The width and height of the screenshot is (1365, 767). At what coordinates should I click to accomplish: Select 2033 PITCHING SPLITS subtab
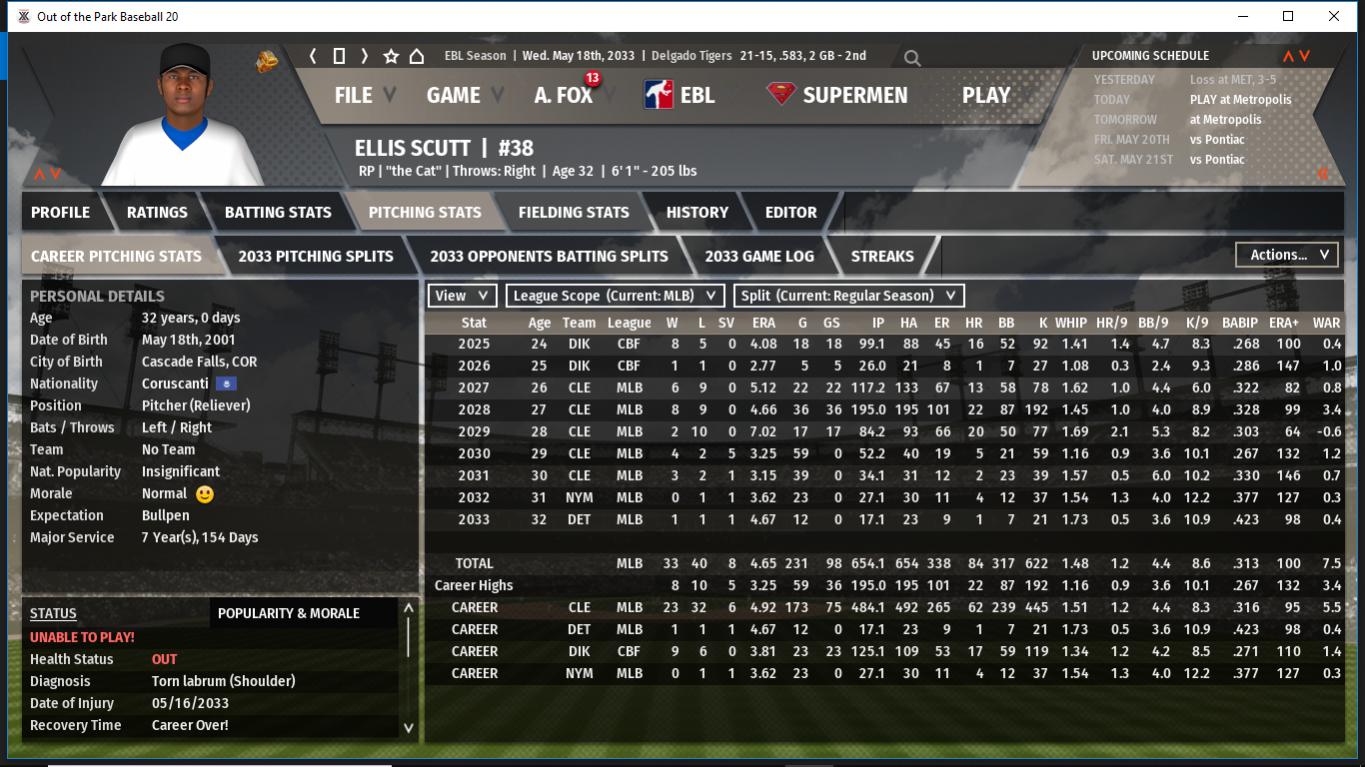coord(315,256)
